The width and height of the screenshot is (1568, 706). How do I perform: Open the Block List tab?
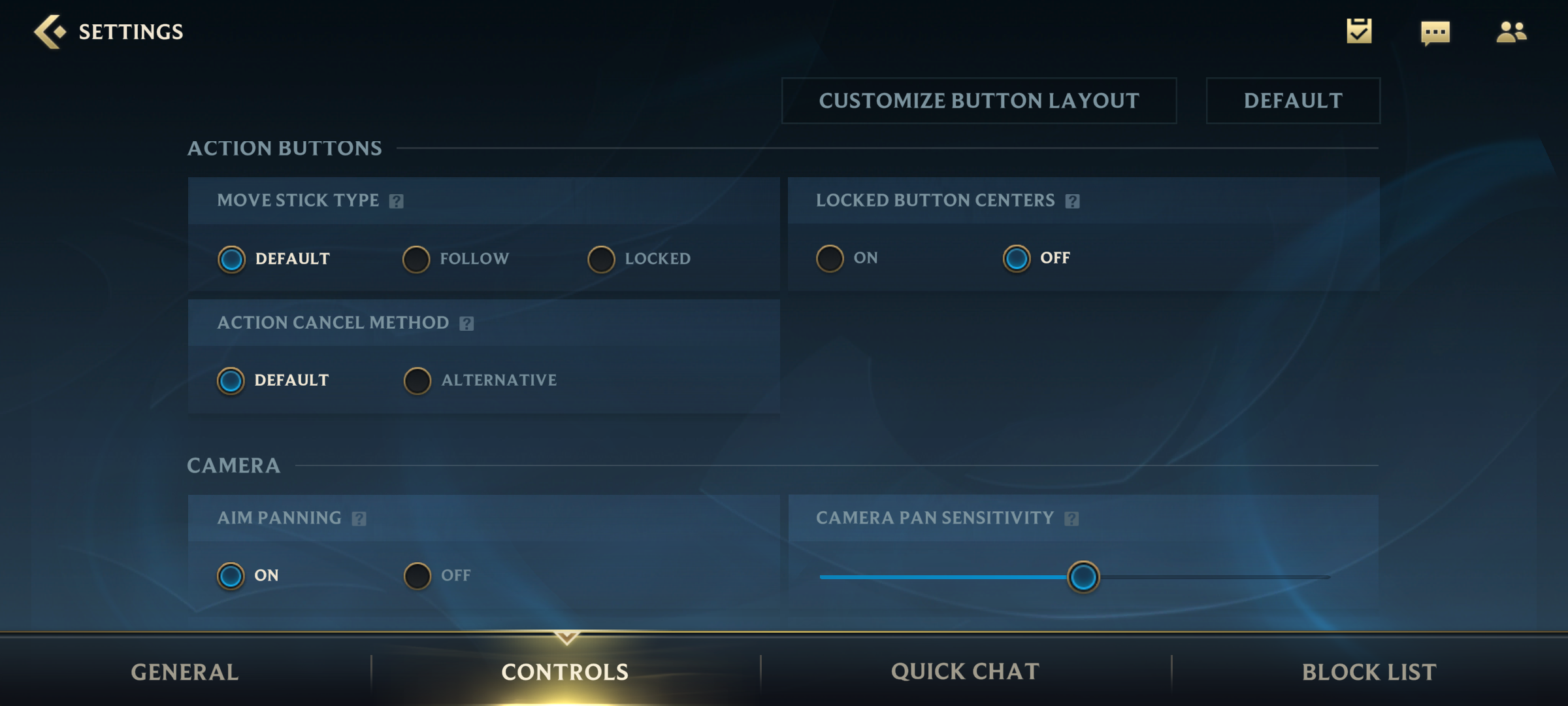1367,671
